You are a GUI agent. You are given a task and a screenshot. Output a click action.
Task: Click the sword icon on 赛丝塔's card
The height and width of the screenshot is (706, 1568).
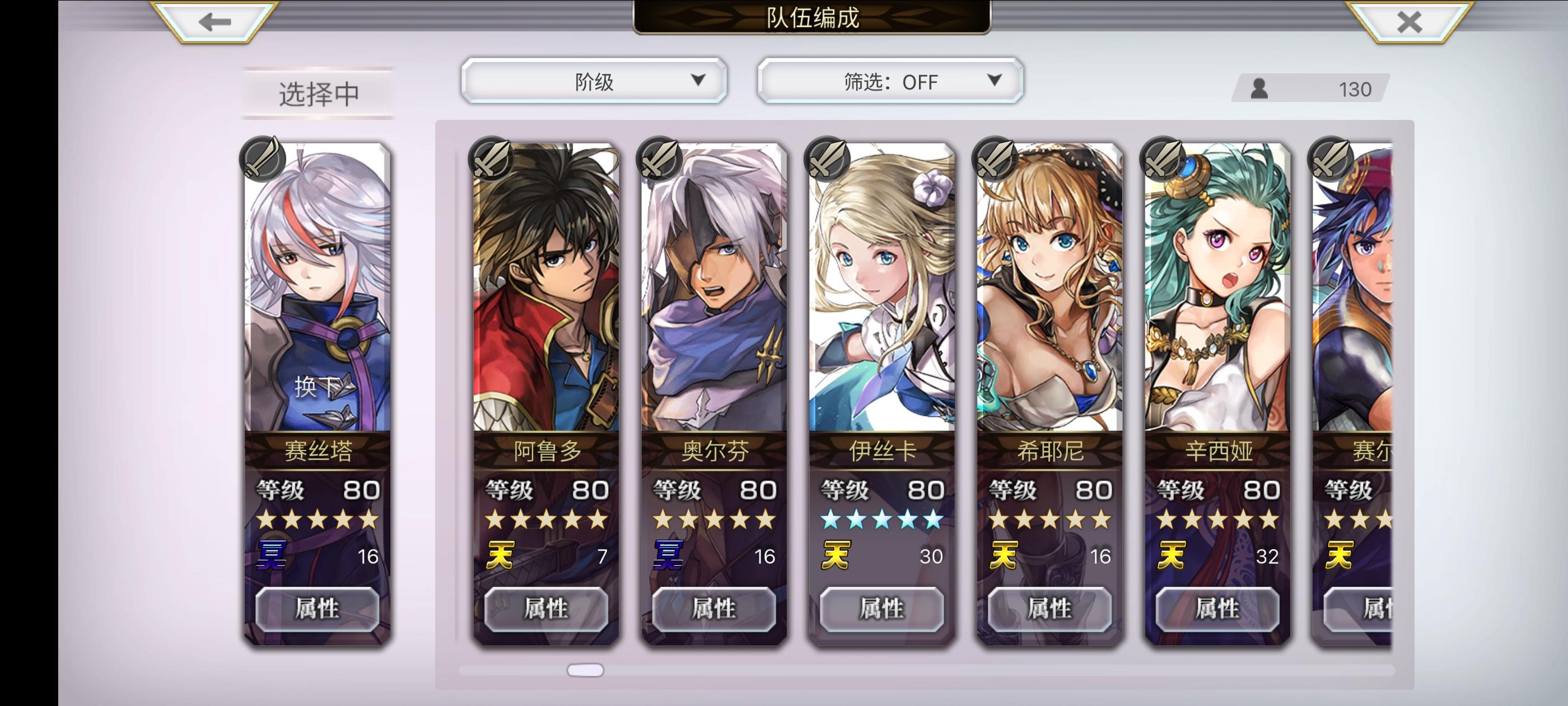coord(263,160)
